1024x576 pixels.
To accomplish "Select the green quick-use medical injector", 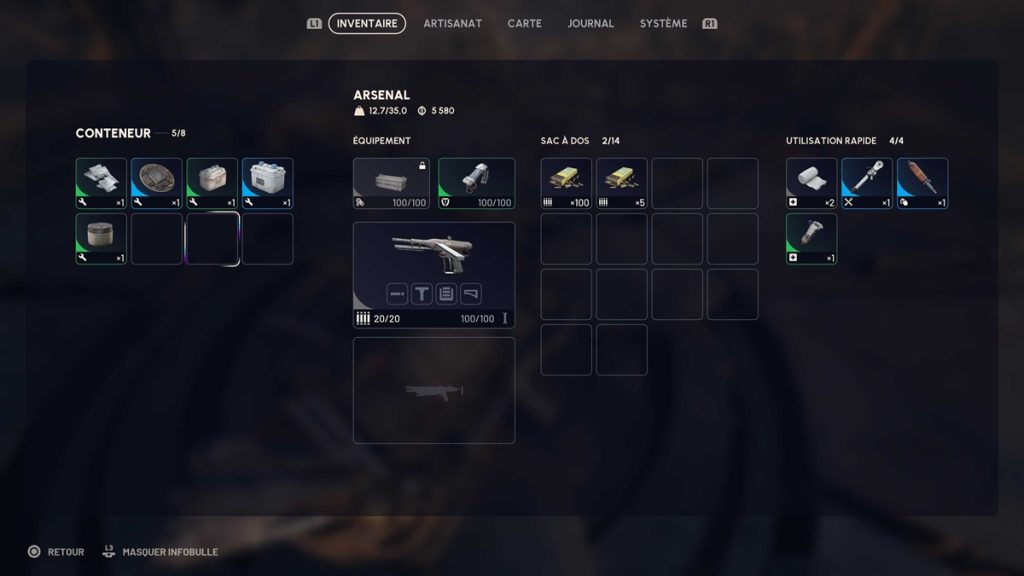I will (811, 238).
